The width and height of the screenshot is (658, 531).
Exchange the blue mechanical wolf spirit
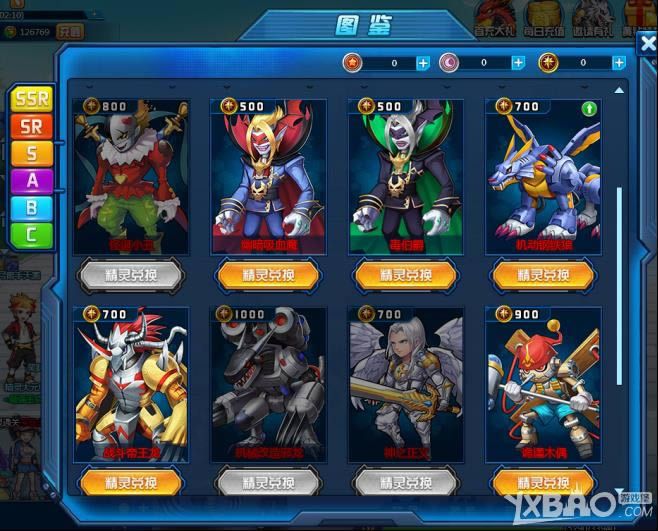[541, 274]
